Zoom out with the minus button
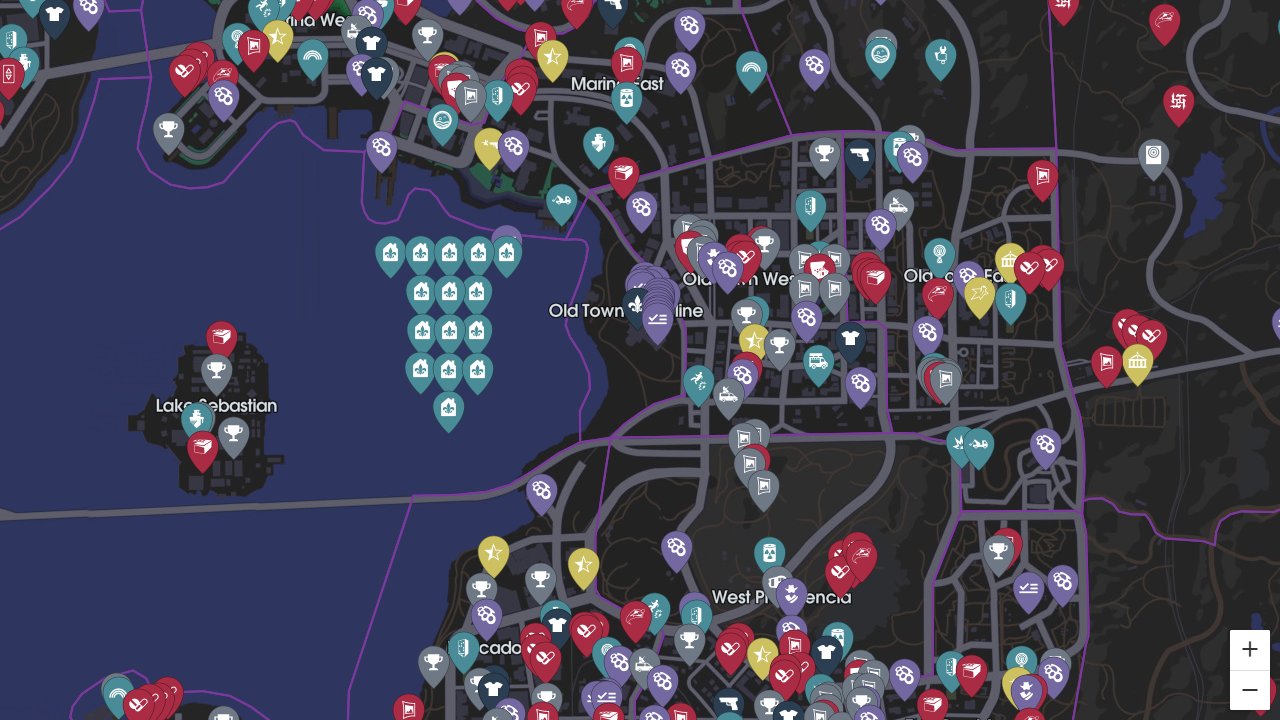This screenshot has height=720, width=1280. 1249,689
